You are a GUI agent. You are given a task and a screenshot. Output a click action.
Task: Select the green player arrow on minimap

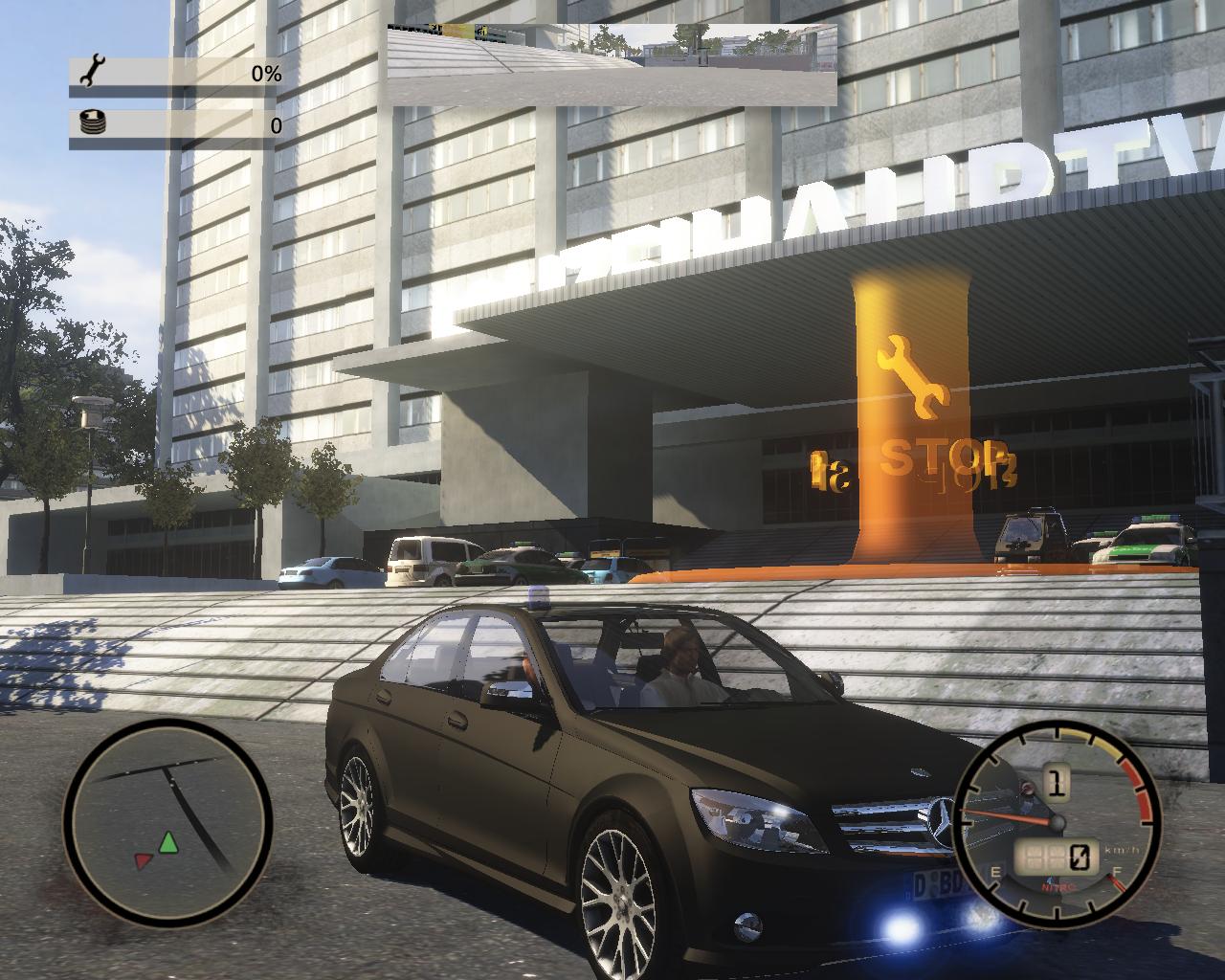click(x=169, y=842)
